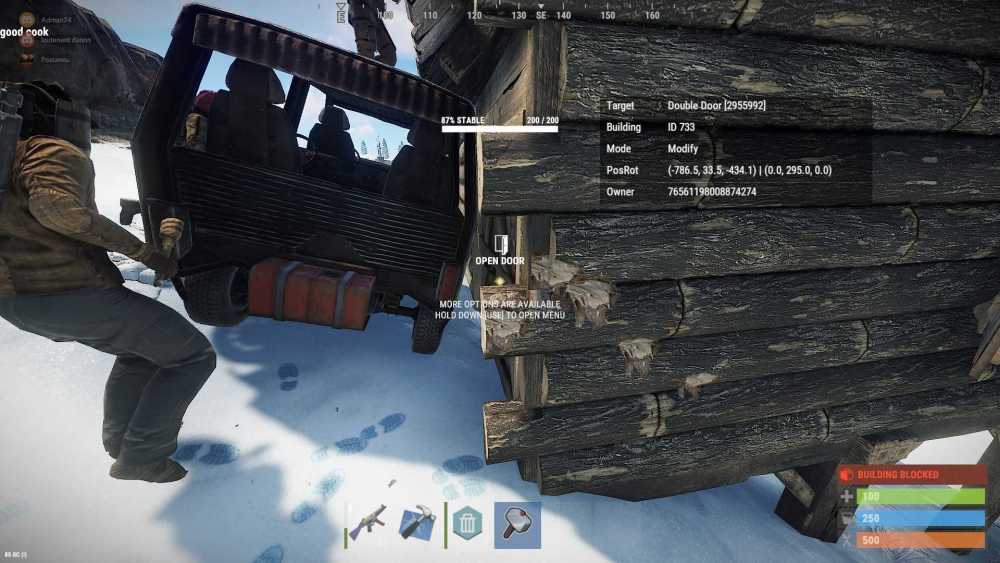Click the trash can hexagon icon
This screenshot has width=1000, height=563.
(466, 524)
